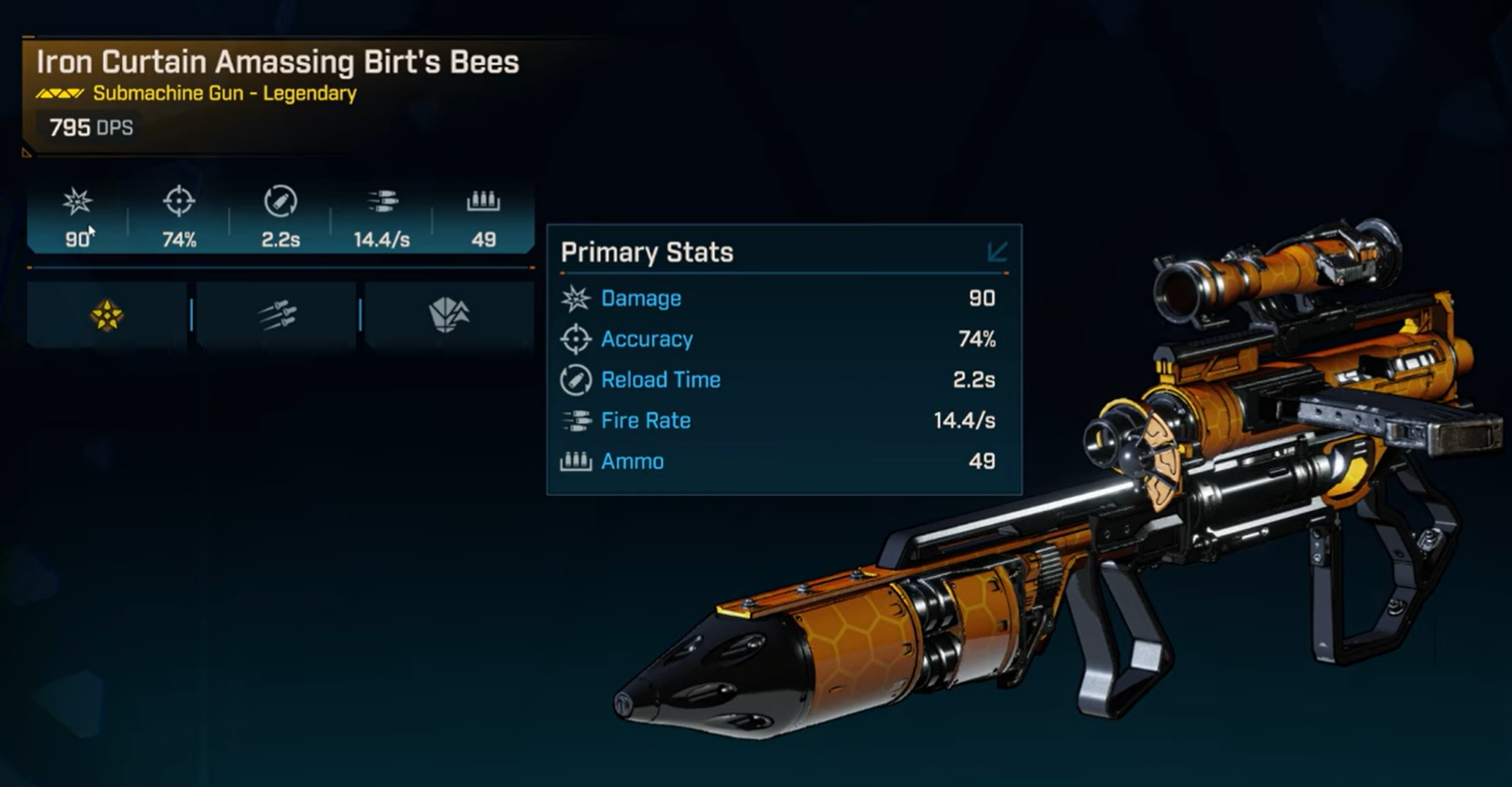The height and width of the screenshot is (787, 1512).
Task: Select the shield faction perk icon
Action: pyautogui.click(x=448, y=315)
